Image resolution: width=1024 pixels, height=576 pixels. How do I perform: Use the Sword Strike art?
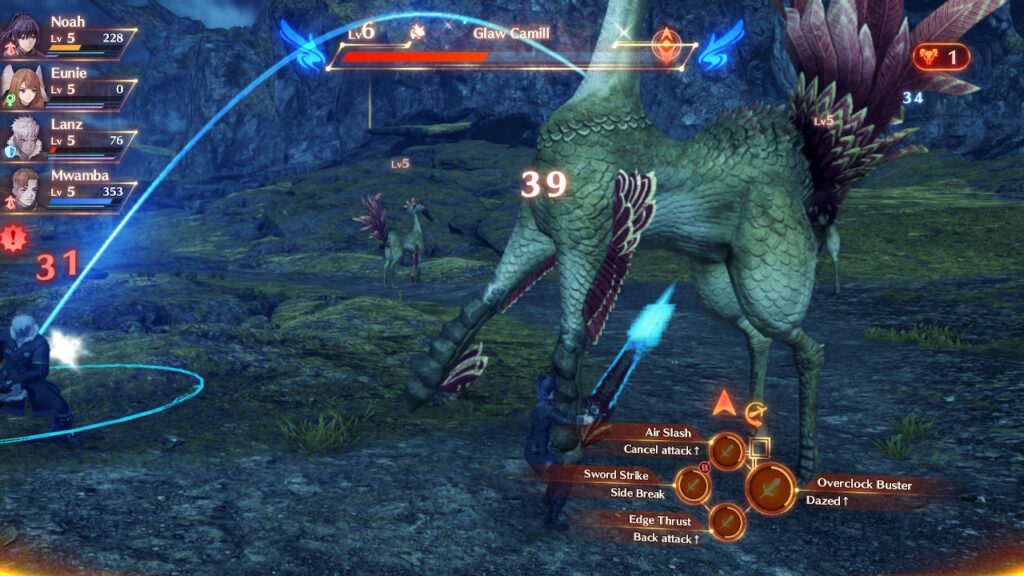click(692, 485)
